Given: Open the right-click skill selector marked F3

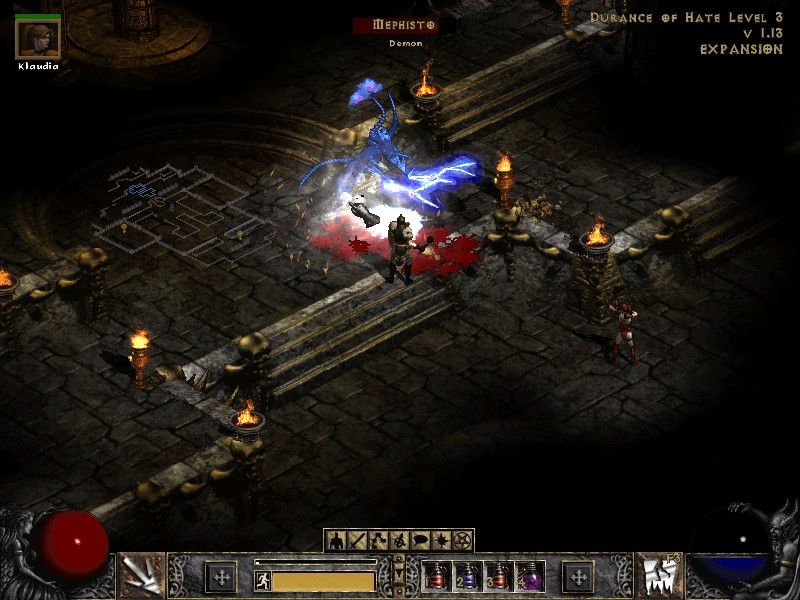Looking at the screenshot, I should click(x=658, y=574).
